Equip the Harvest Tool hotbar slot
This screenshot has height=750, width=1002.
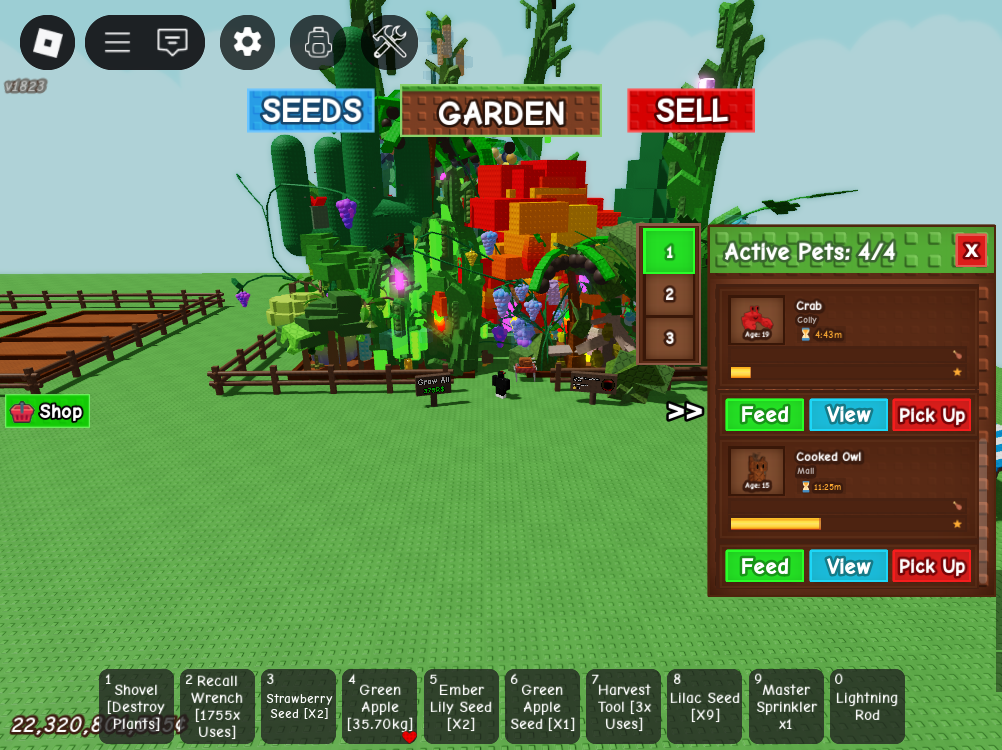point(623,706)
